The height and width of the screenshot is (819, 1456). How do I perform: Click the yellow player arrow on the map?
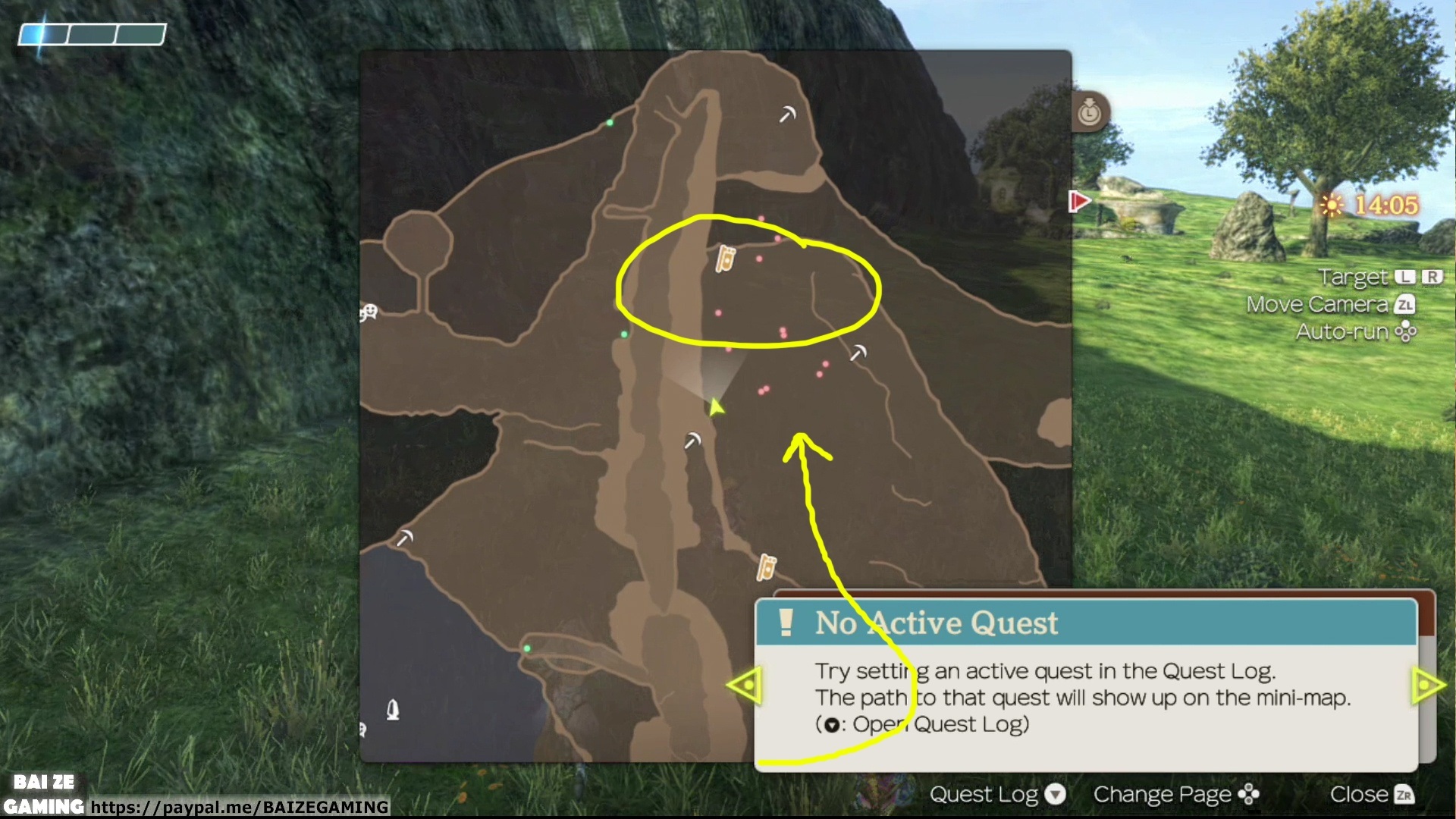[x=716, y=408]
